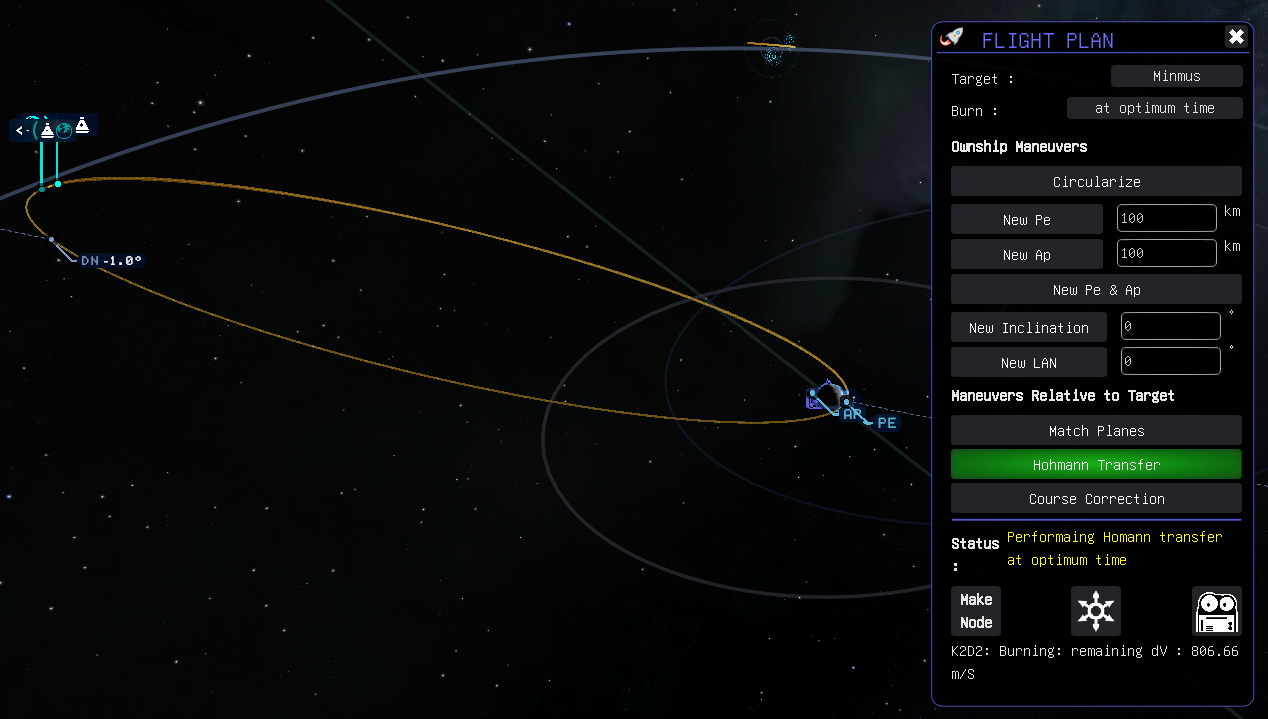Select the Course Correction maneuver
The height and width of the screenshot is (719, 1268).
point(1096,499)
